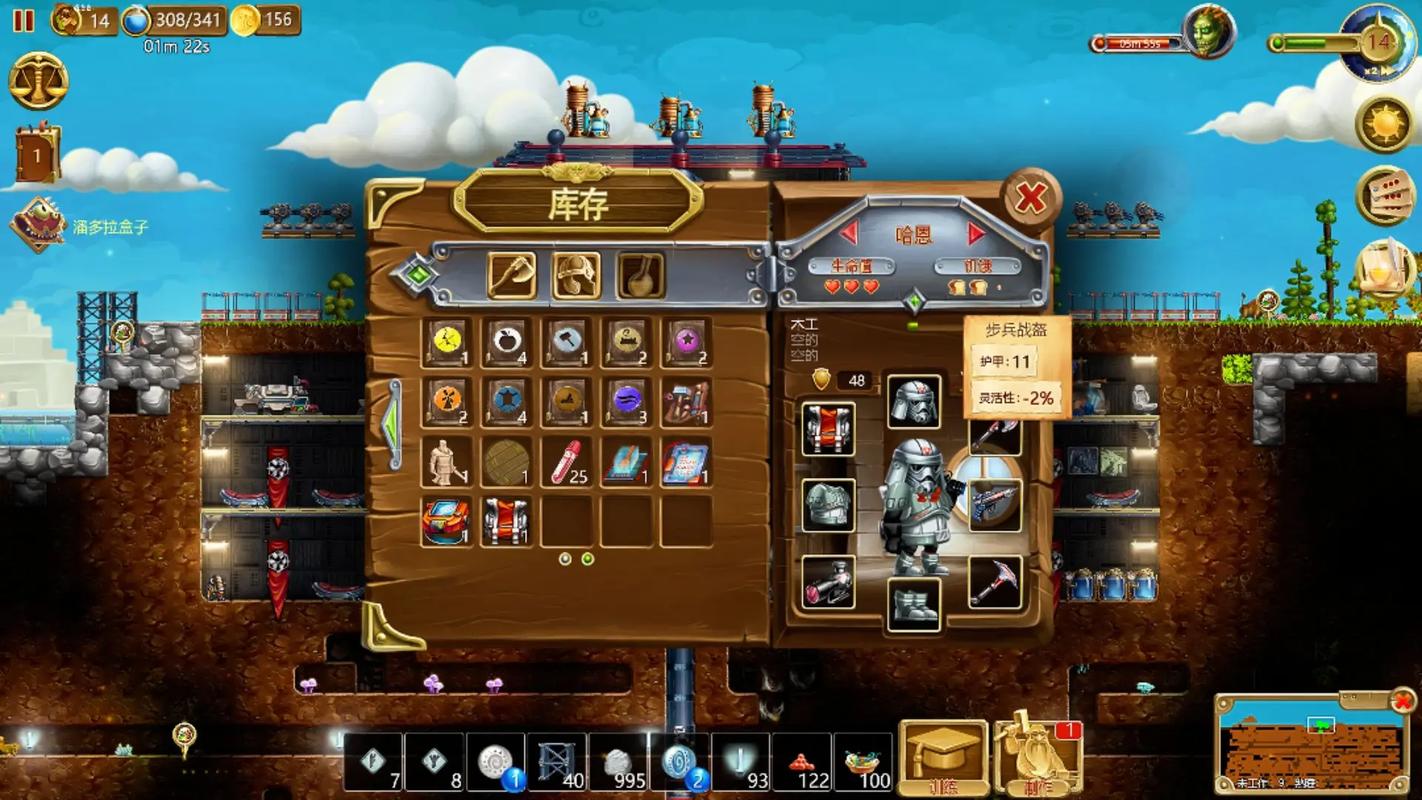Image resolution: width=1422 pixels, height=800 pixels.
Task: Close the inventory window
Action: click(x=1030, y=199)
